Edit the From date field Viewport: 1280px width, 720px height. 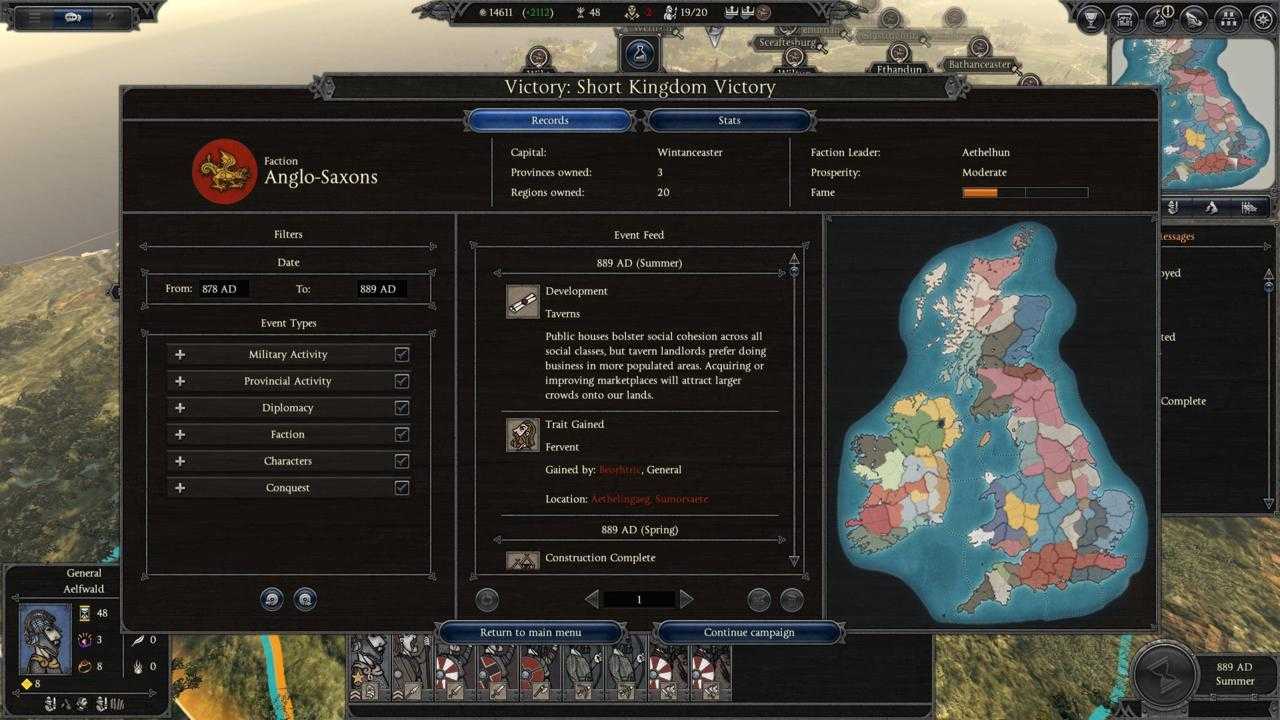click(x=222, y=289)
